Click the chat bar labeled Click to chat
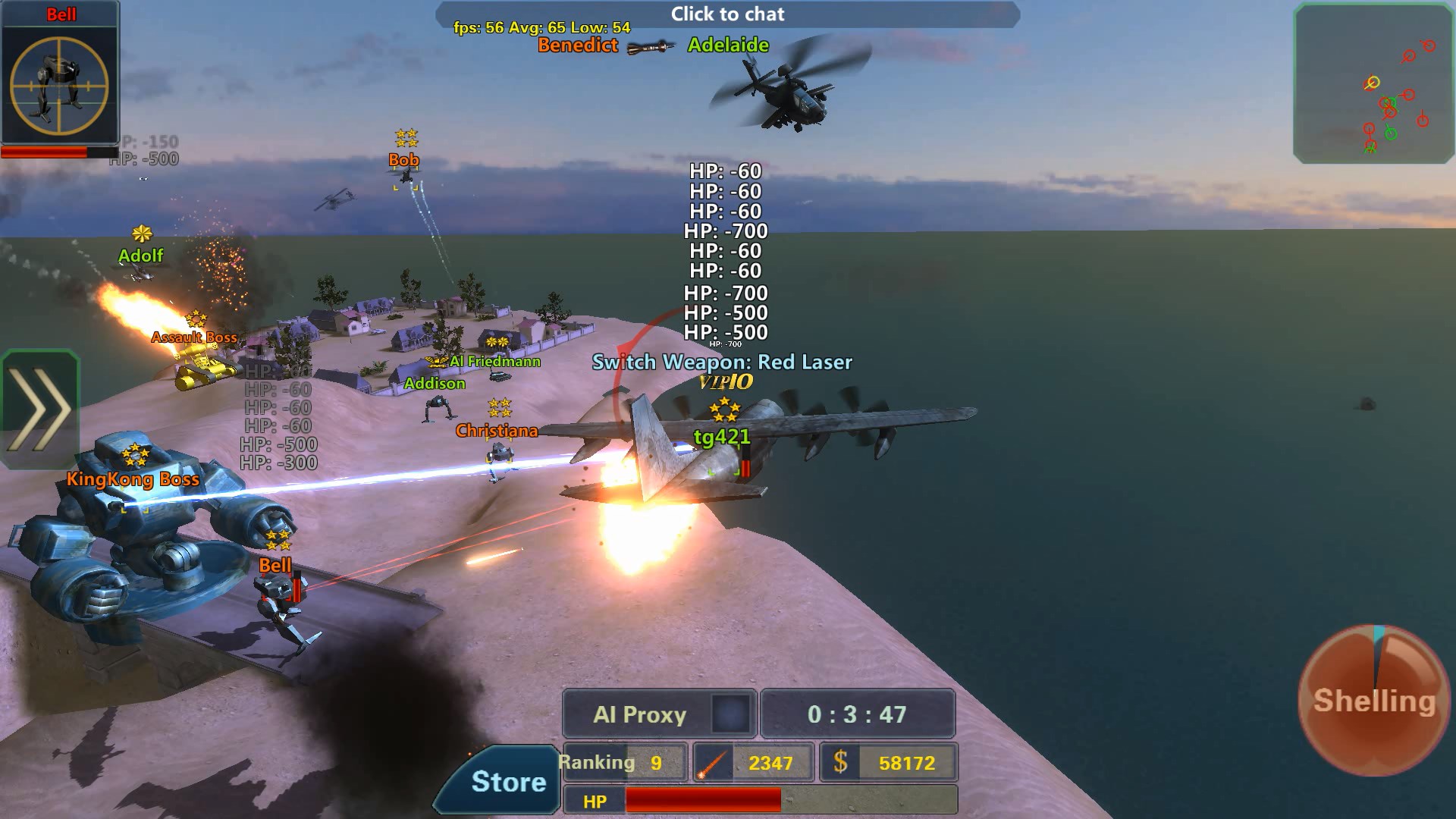This screenshot has height=819, width=1456. (726, 14)
